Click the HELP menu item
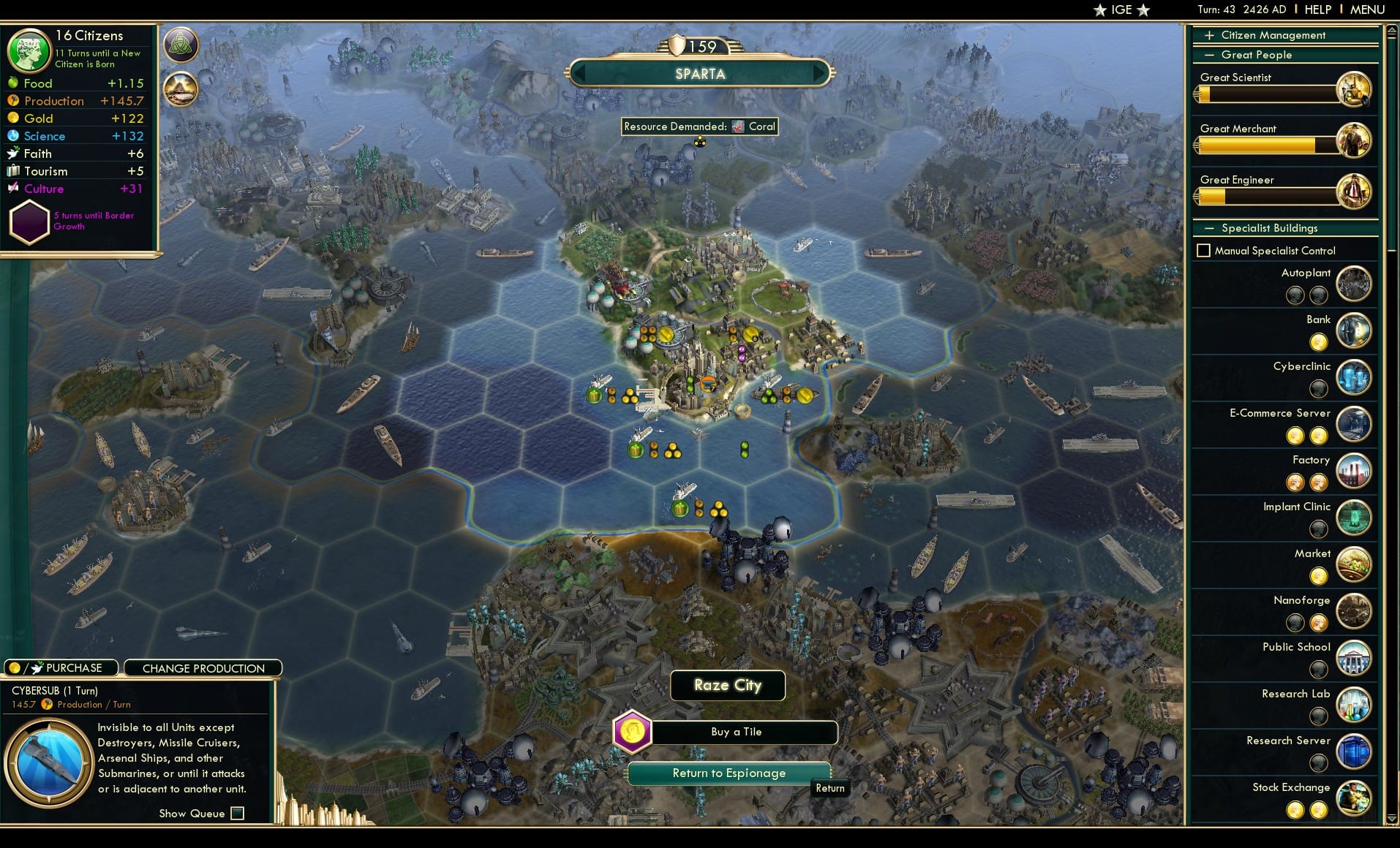Image resolution: width=1400 pixels, height=848 pixels. [x=1317, y=10]
